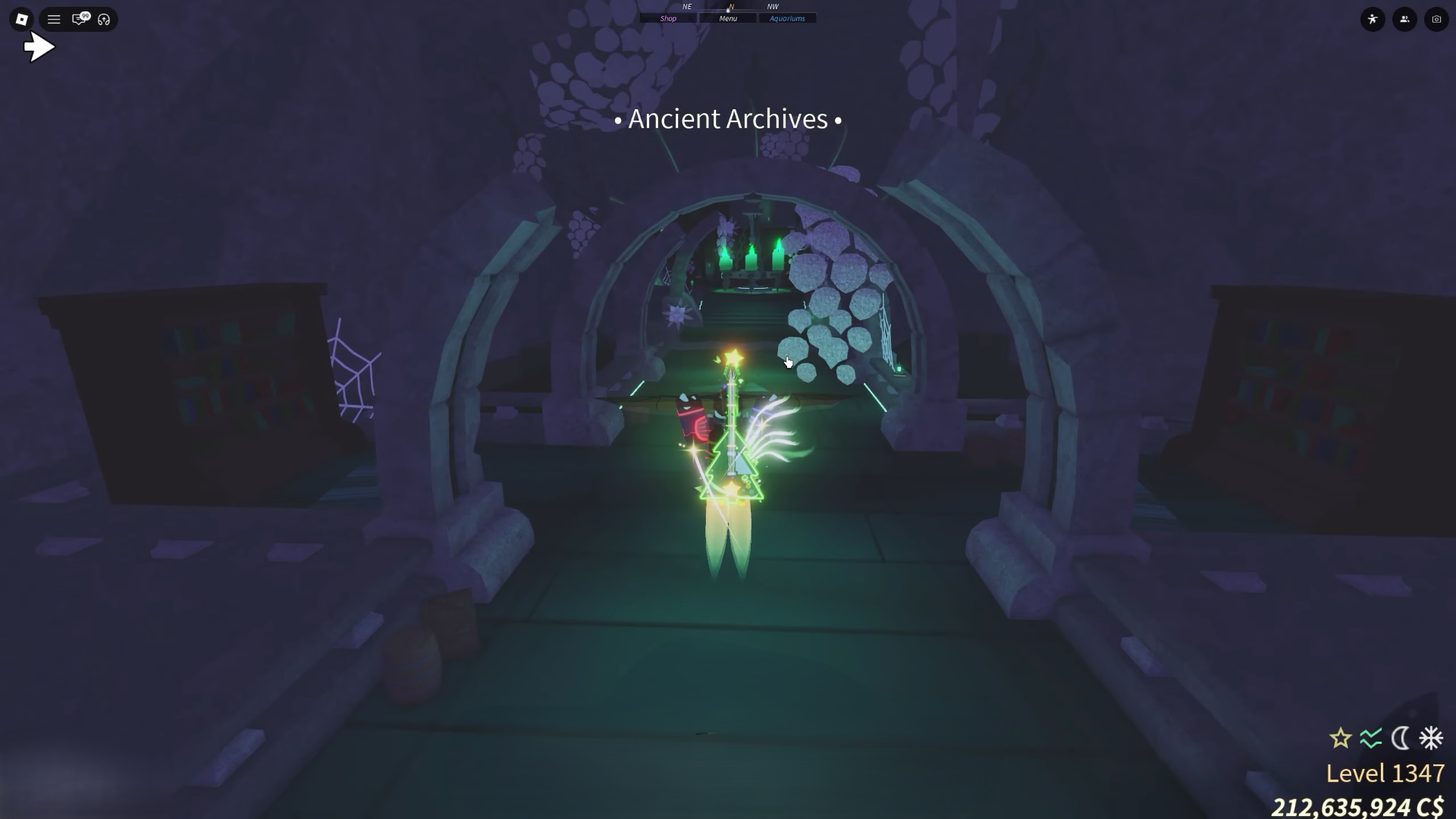Image resolution: width=1456 pixels, height=819 pixels.
Task: Open the Roblox home icon
Action: click(x=21, y=19)
